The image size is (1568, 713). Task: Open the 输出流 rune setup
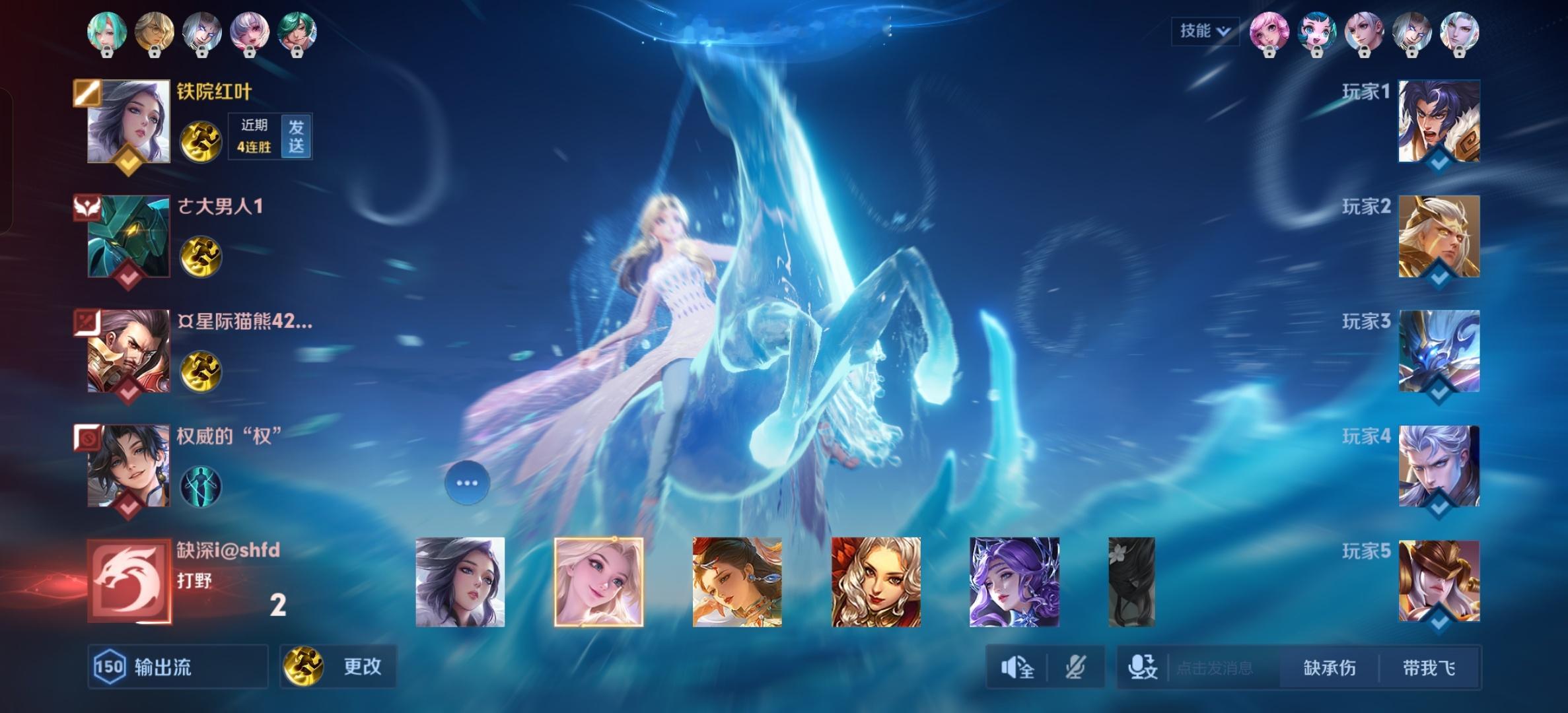coord(178,667)
